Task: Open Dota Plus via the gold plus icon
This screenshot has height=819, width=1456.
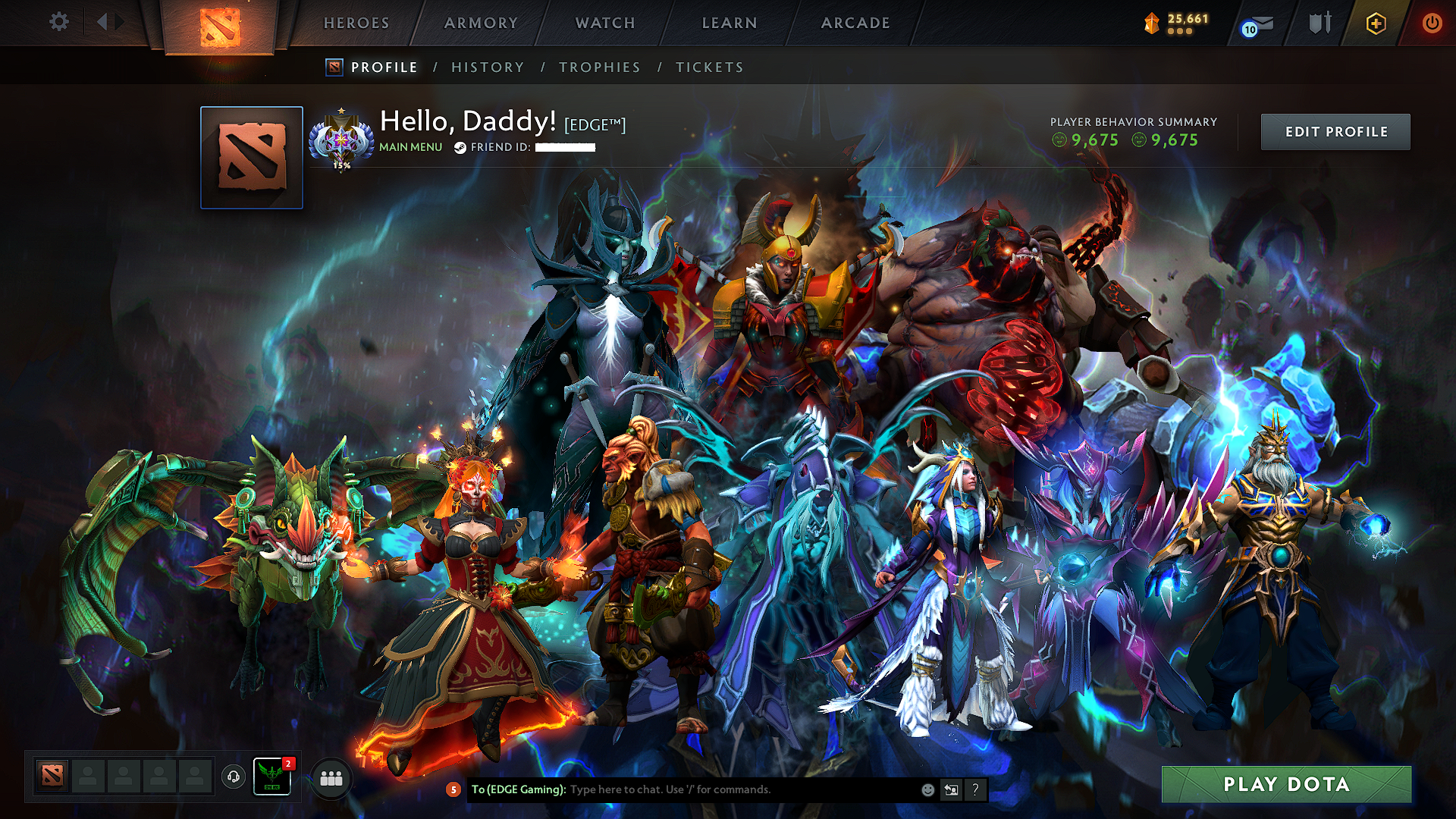Action: (1376, 24)
